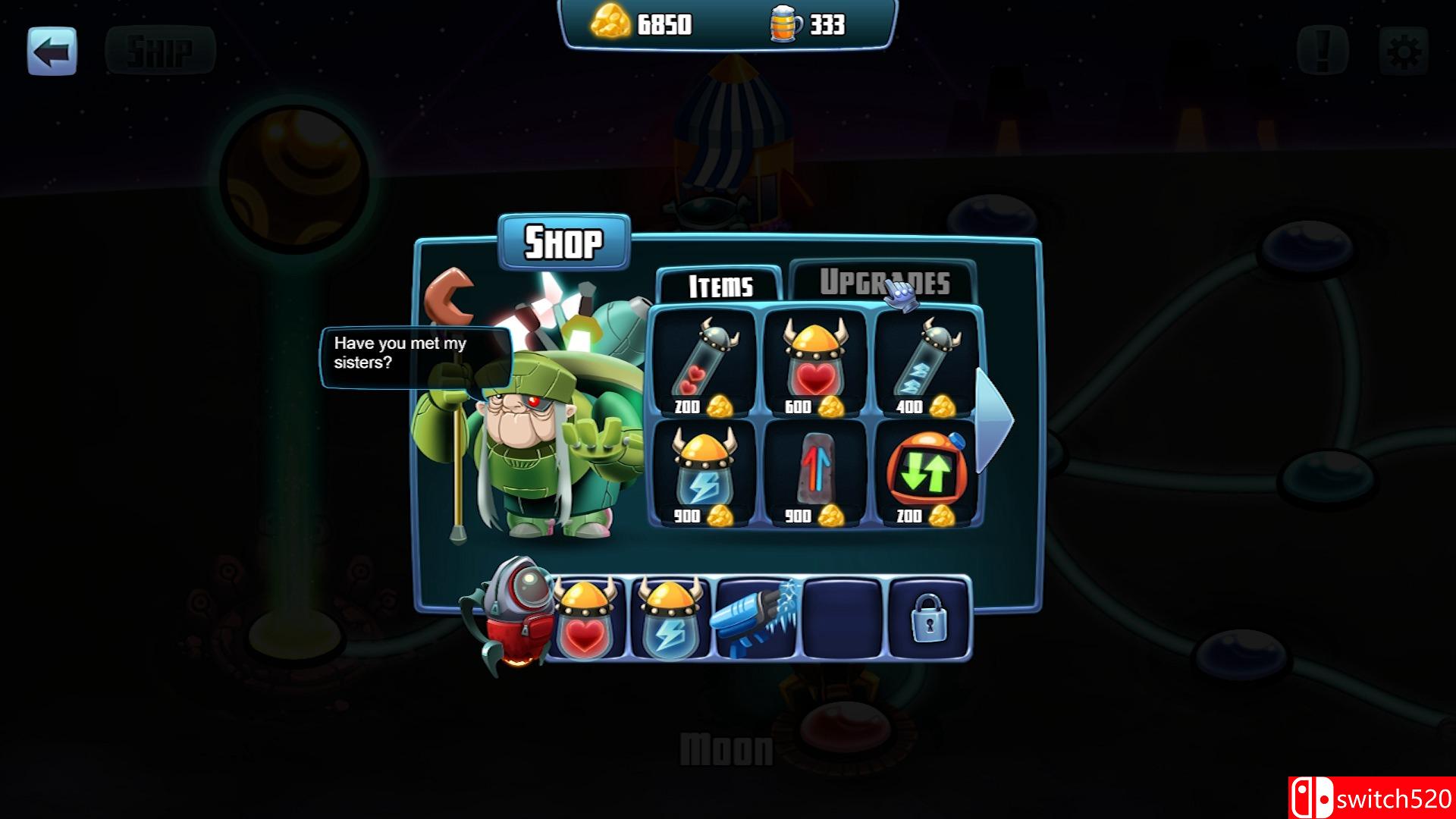Select the equipped heart potion slot
Image resolution: width=1456 pixels, height=819 pixels.
(x=585, y=618)
